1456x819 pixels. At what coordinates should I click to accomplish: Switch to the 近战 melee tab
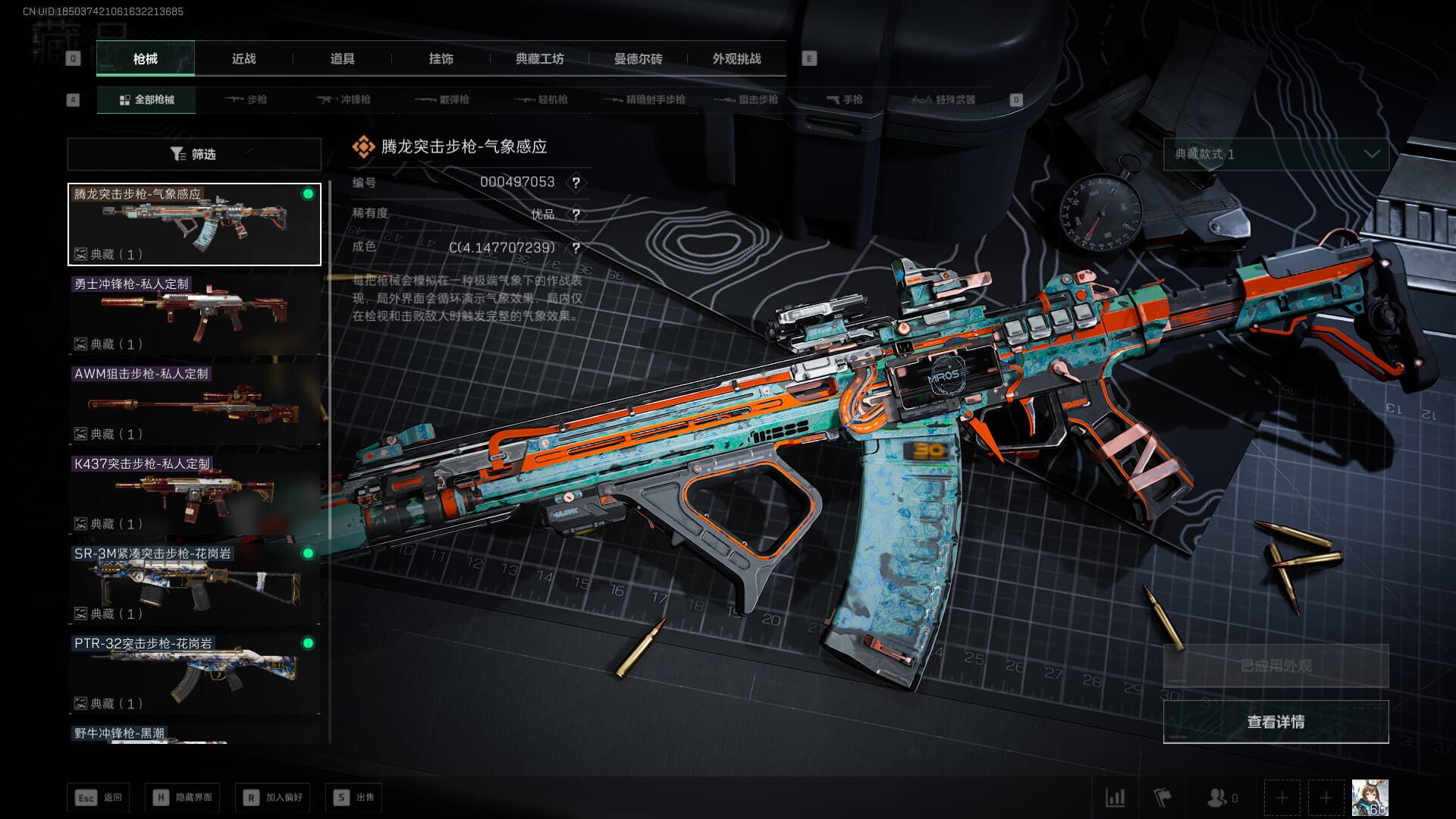[x=243, y=58]
